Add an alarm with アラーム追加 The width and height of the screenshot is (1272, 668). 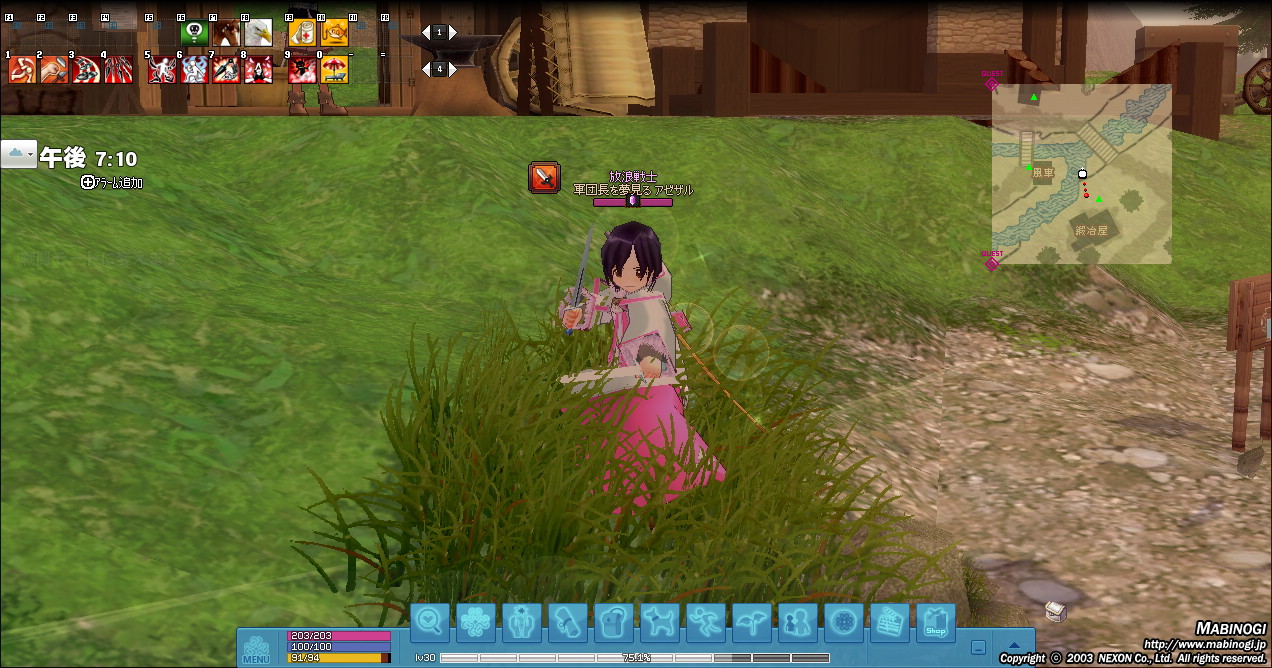pyautogui.click(x=112, y=183)
